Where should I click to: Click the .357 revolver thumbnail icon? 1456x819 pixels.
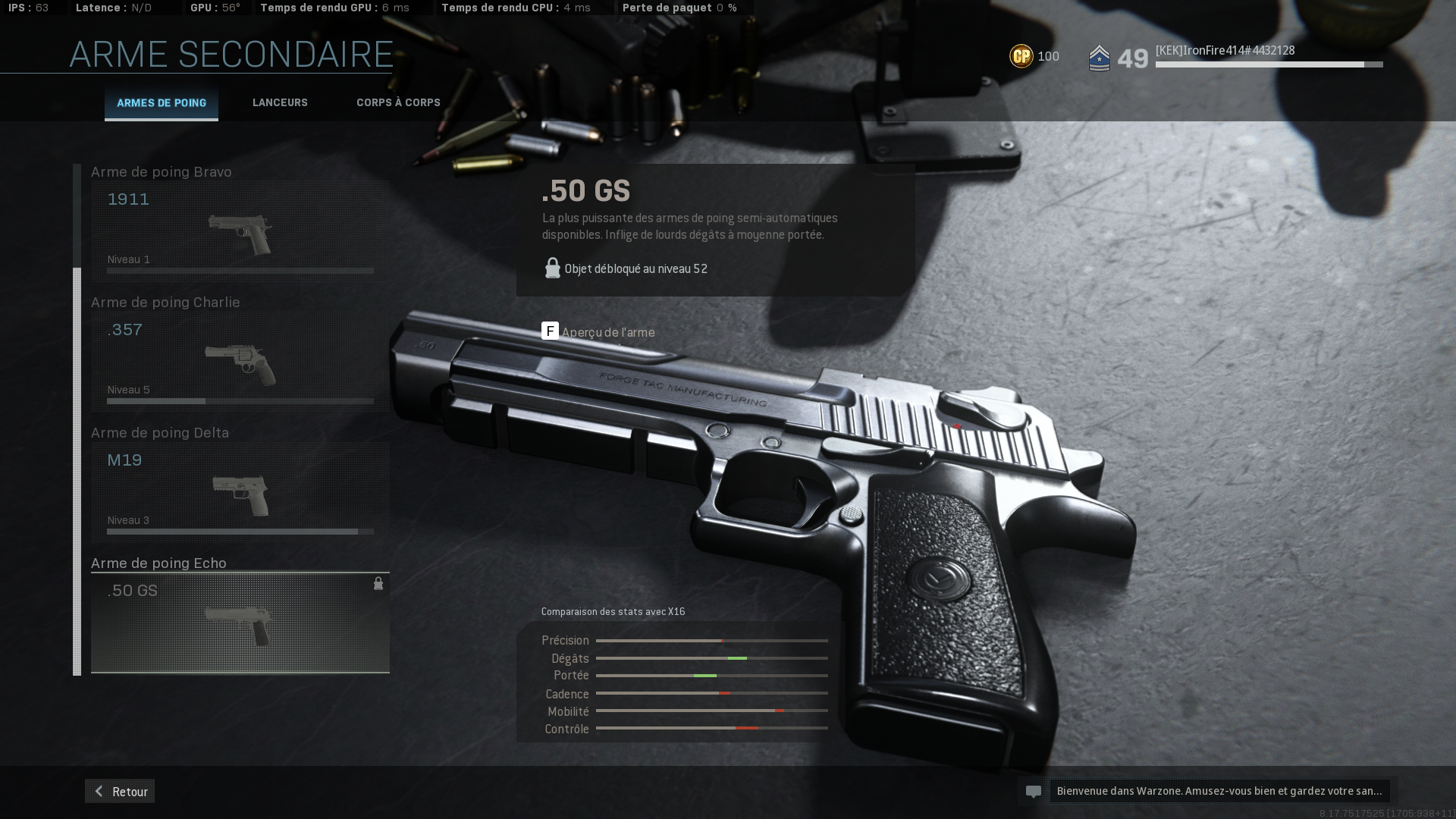pyautogui.click(x=239, y=364)
